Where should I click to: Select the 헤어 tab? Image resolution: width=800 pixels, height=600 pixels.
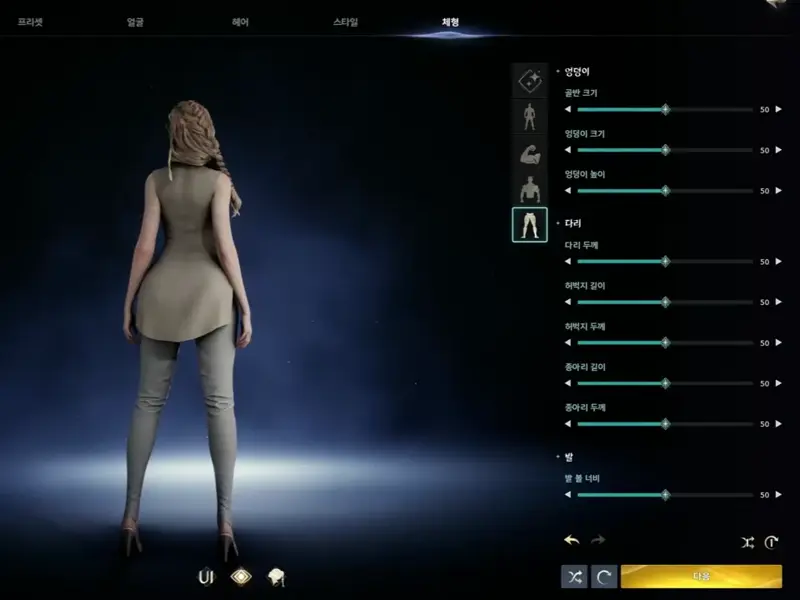(x=240, y=21)
